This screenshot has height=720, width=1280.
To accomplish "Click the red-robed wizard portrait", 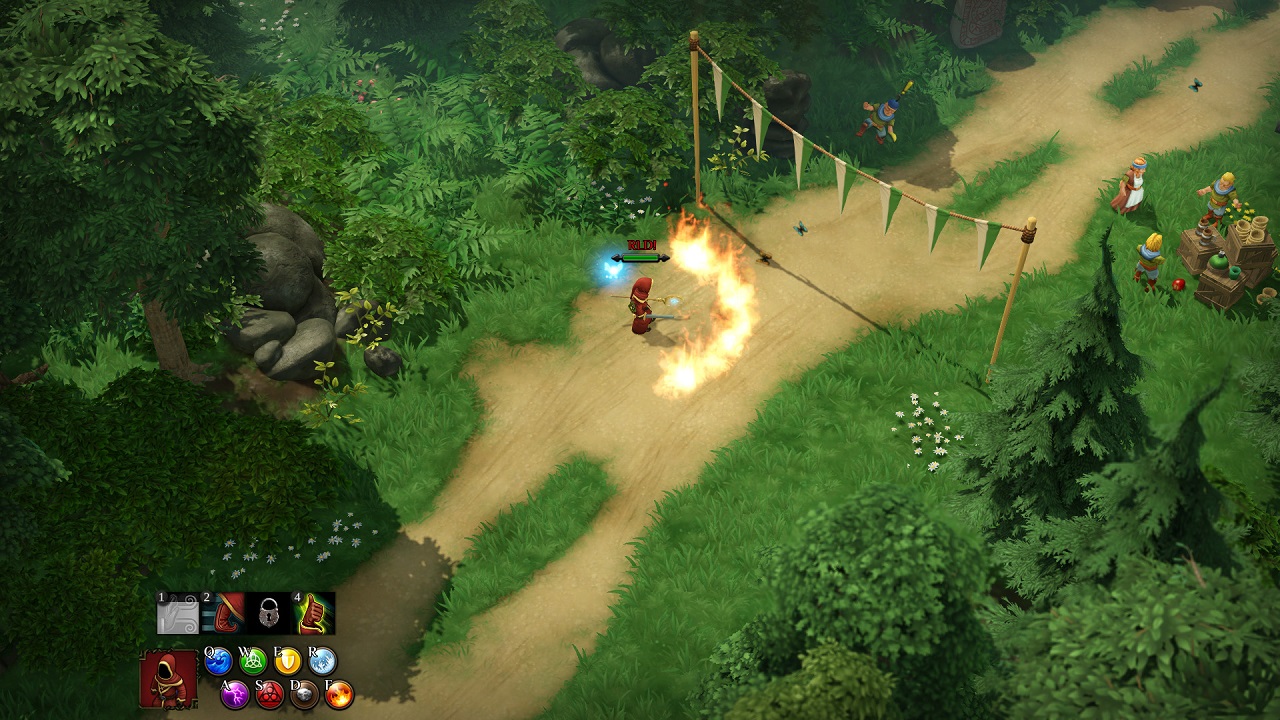I will point(169,679).
